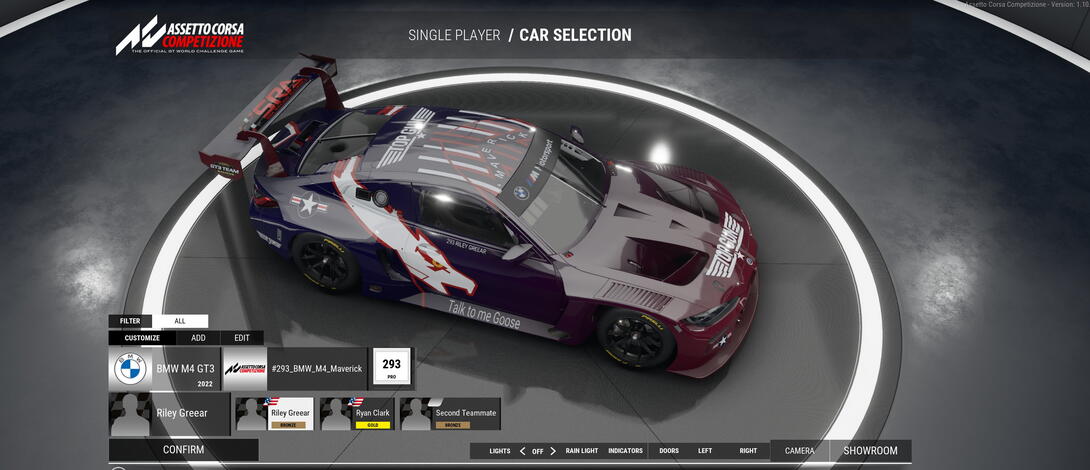
Task: Select driver Riley Greear with bronze badge
Action: click(274, 414)
